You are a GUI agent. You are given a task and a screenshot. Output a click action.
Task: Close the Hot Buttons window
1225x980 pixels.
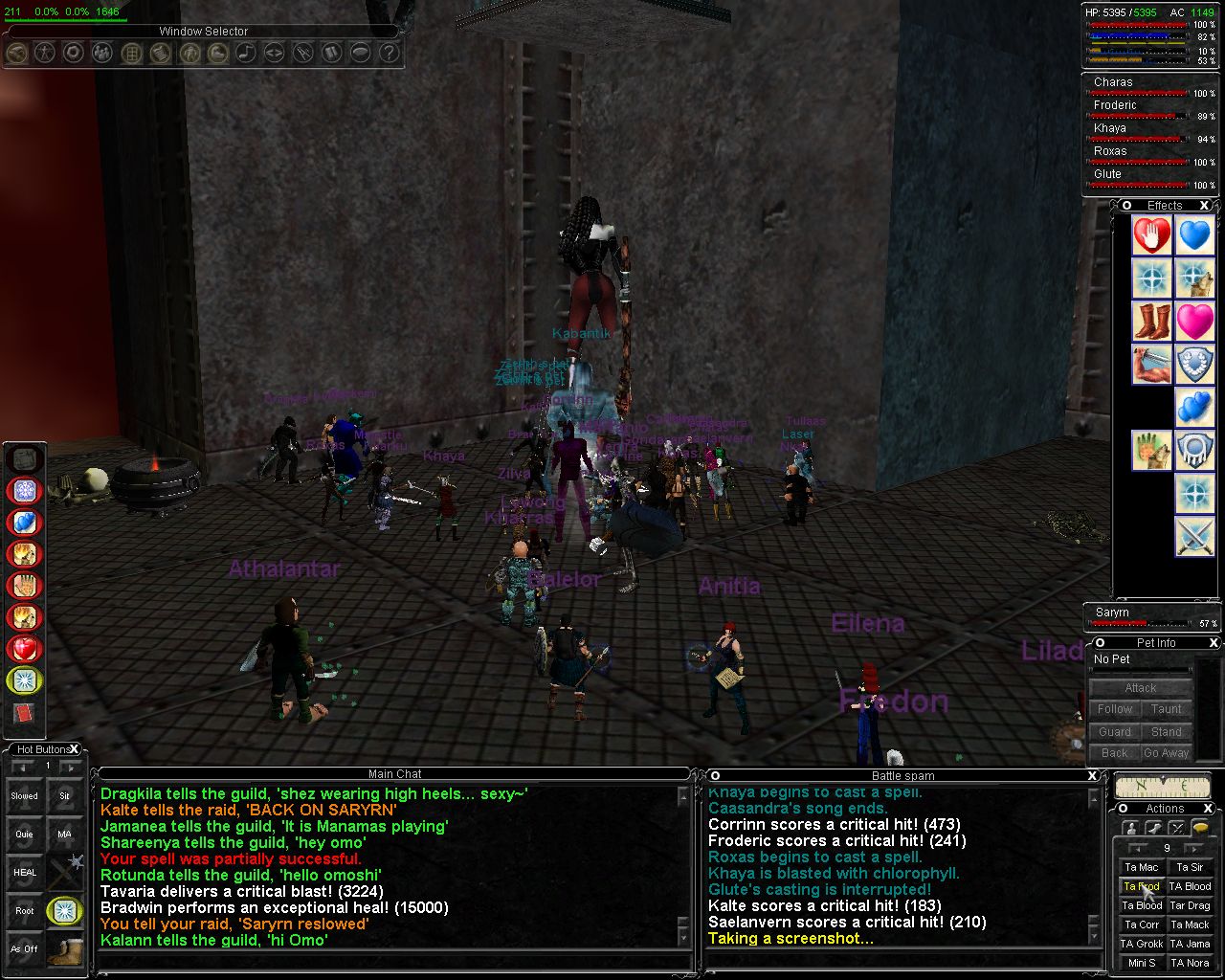(x=75, y=749)
